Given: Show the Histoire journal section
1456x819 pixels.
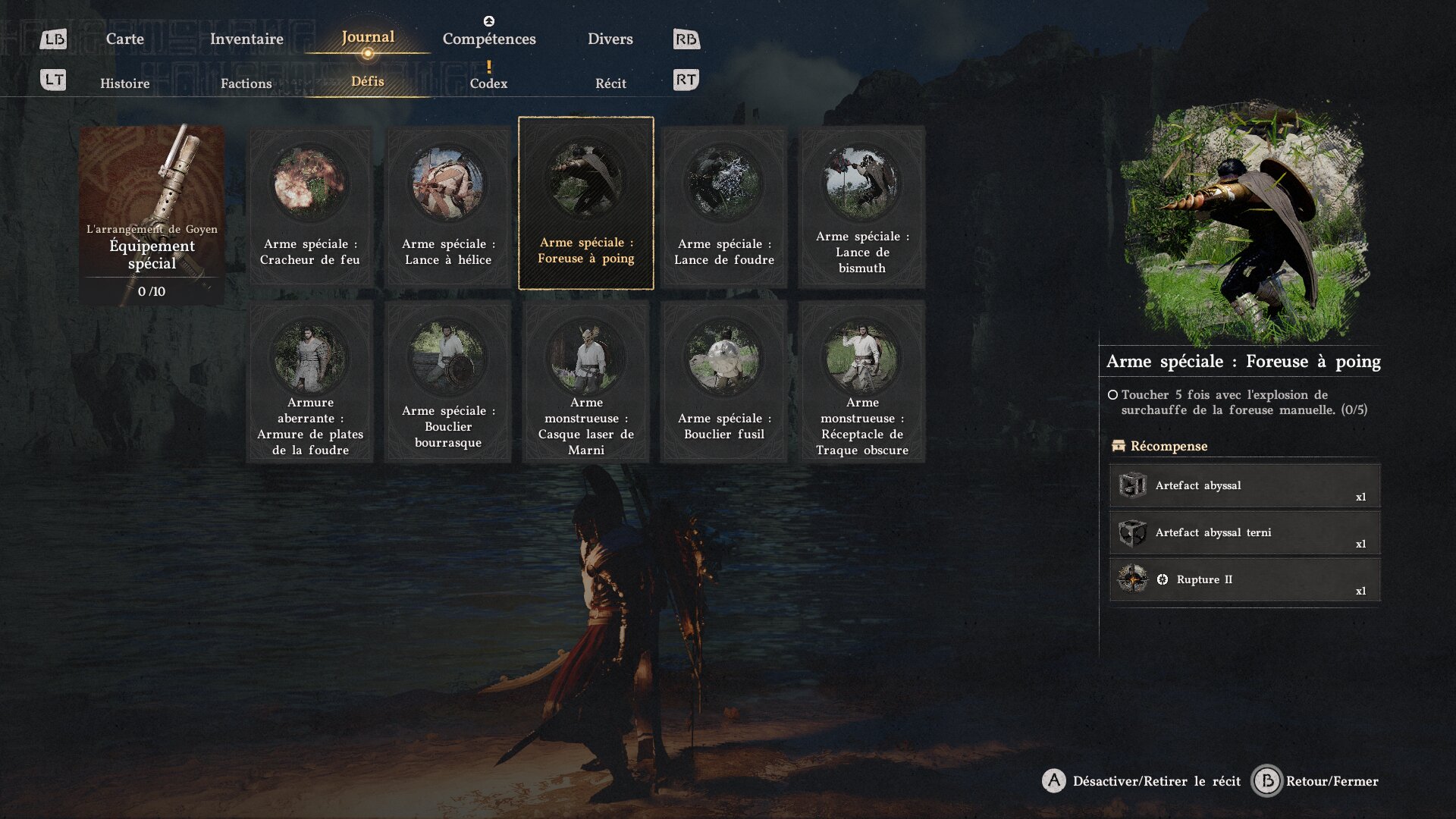Looking at the screenshot, I should pos(124,83).
